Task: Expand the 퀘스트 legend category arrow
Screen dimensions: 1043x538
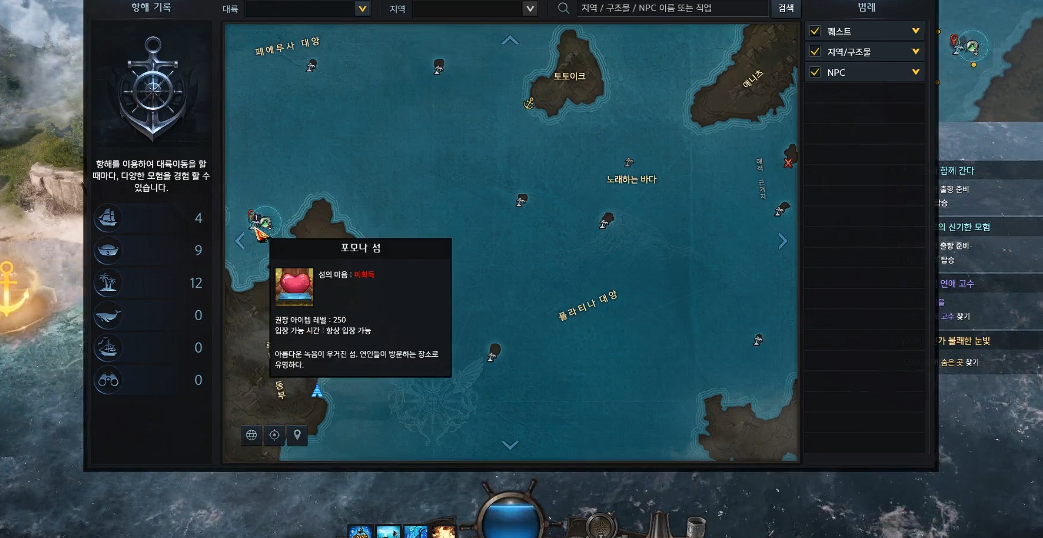Action: coord(915,31)
